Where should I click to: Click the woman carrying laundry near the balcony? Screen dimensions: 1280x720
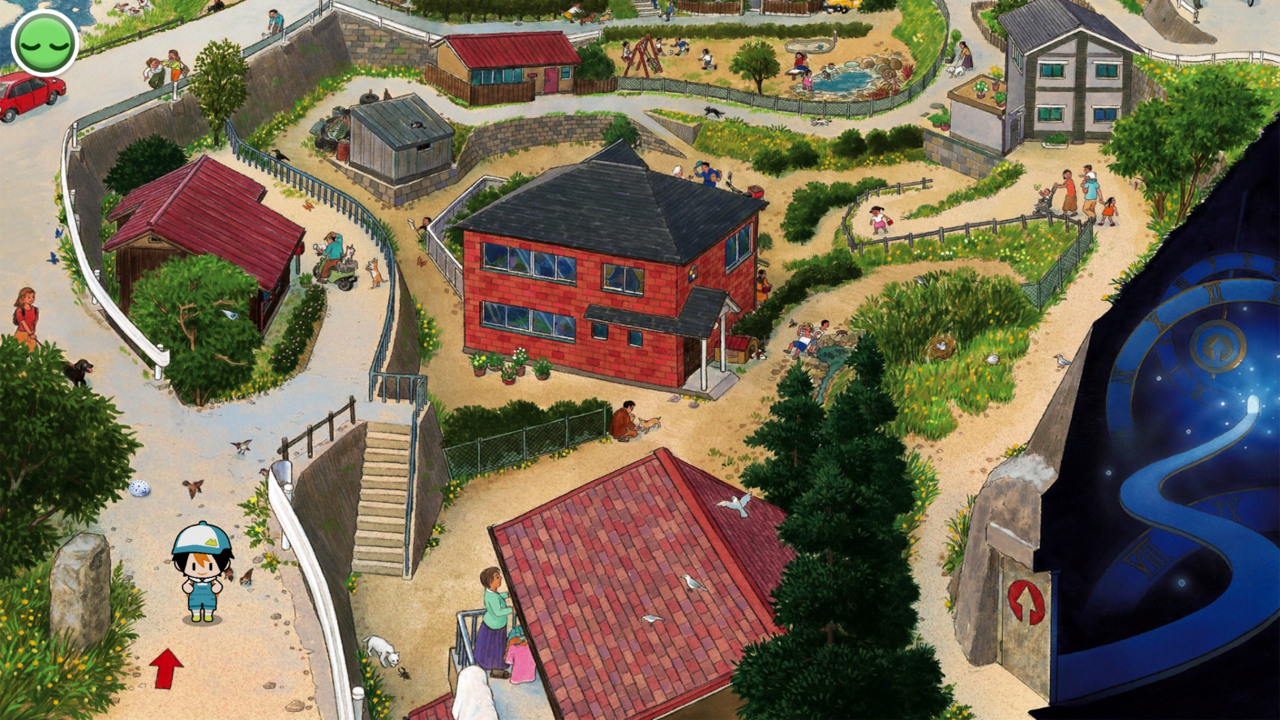pyautogui.click(x=491, y=615)
